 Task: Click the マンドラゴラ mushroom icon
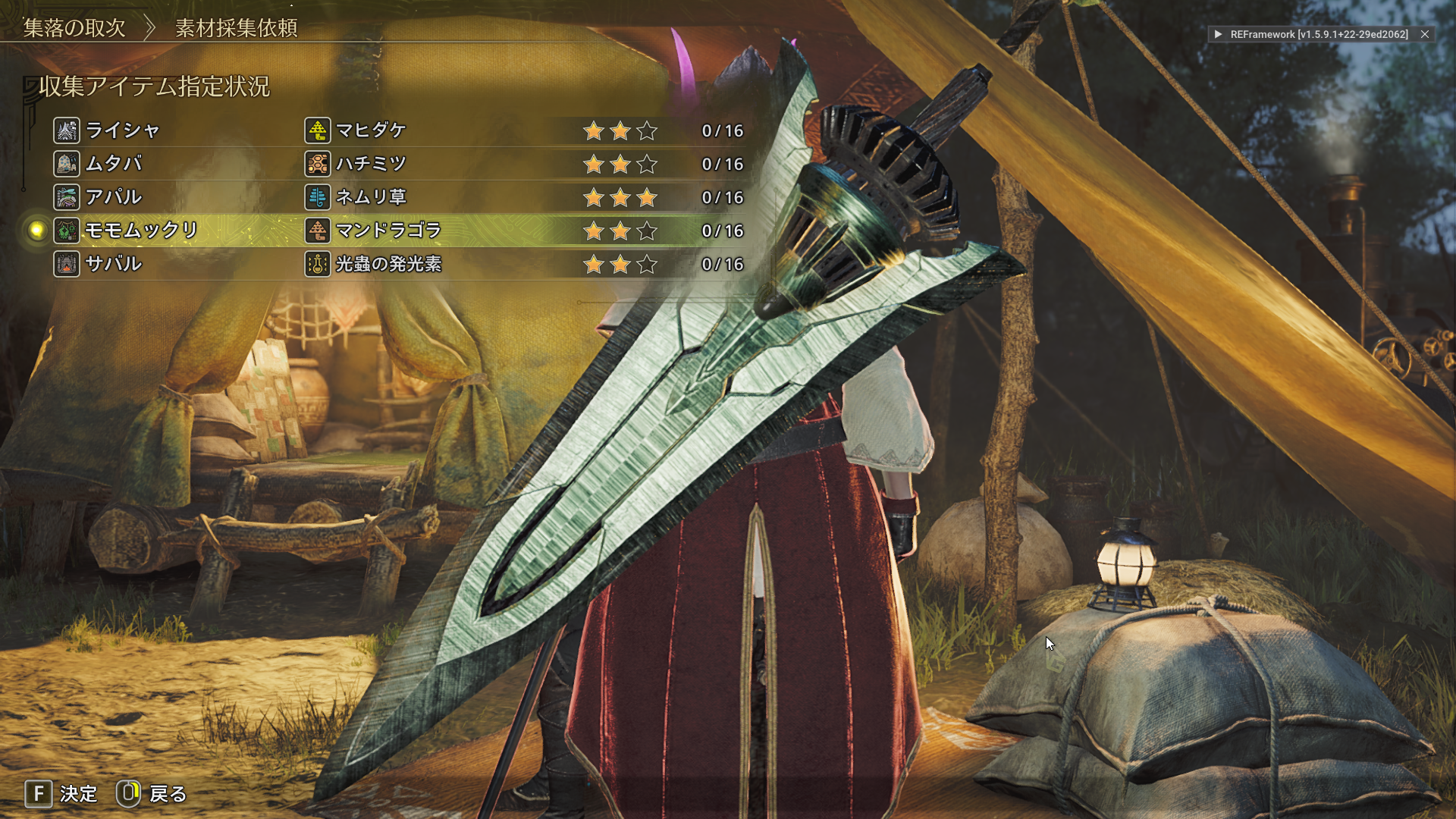click(318, 231)
